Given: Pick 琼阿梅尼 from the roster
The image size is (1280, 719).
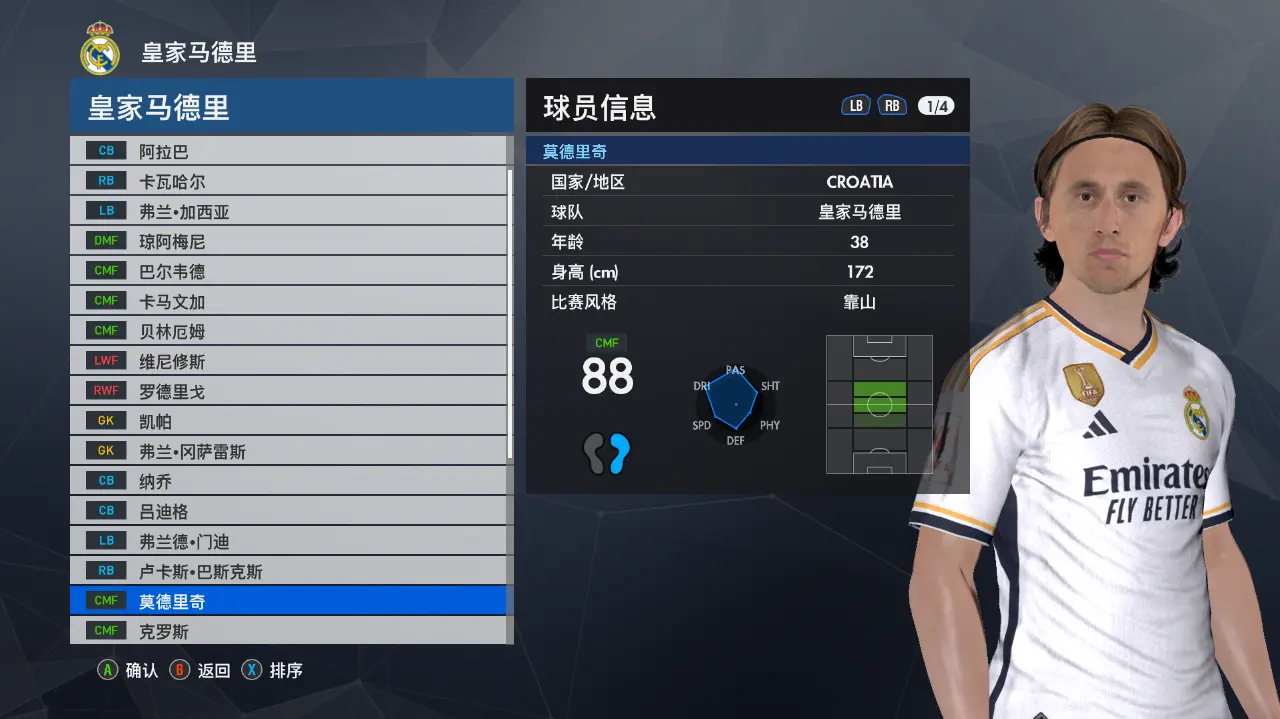Looking at the screenshot, I should tap(288, 241).
